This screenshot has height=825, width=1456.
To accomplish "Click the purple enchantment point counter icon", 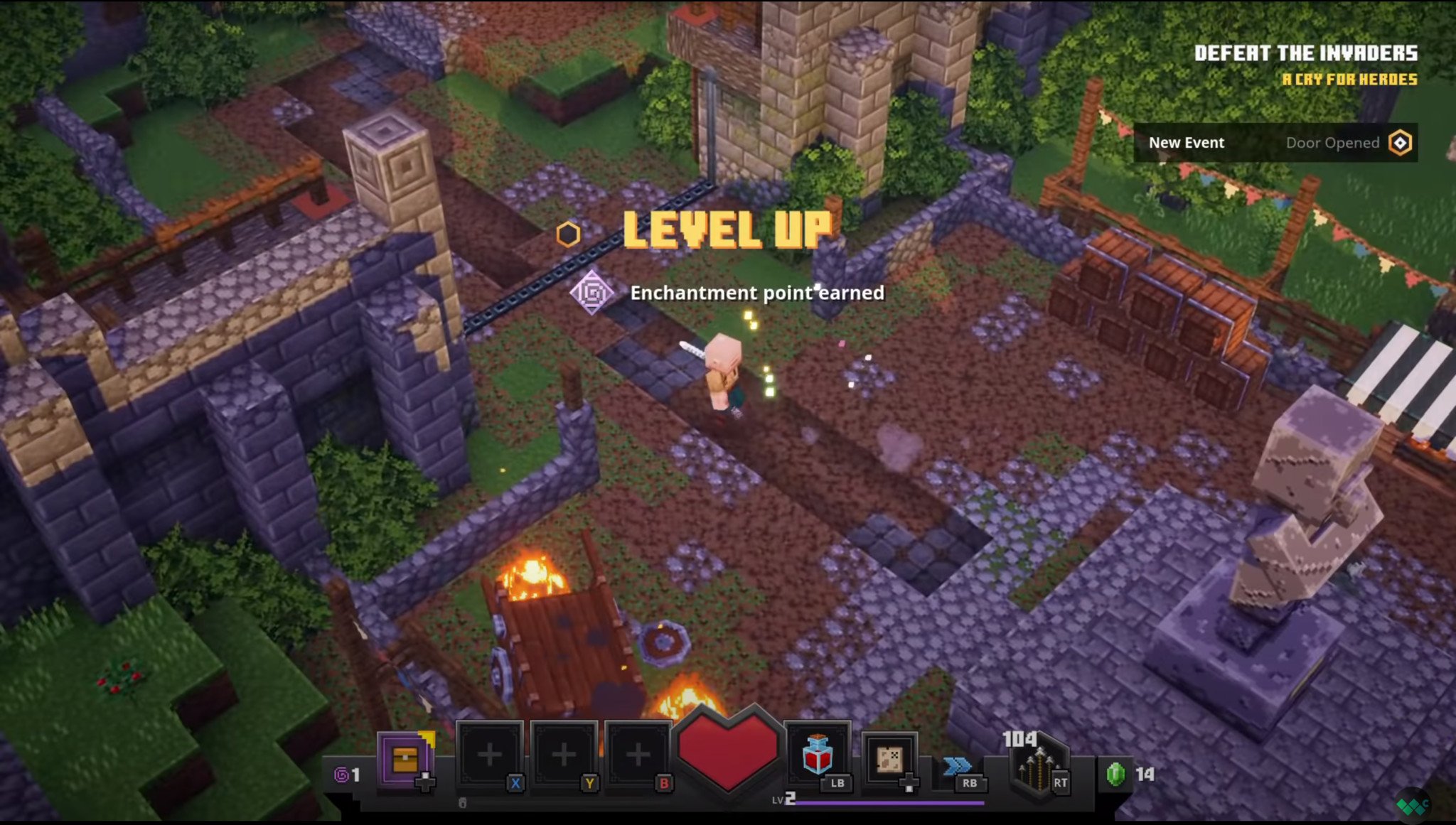I will (342, 774).
